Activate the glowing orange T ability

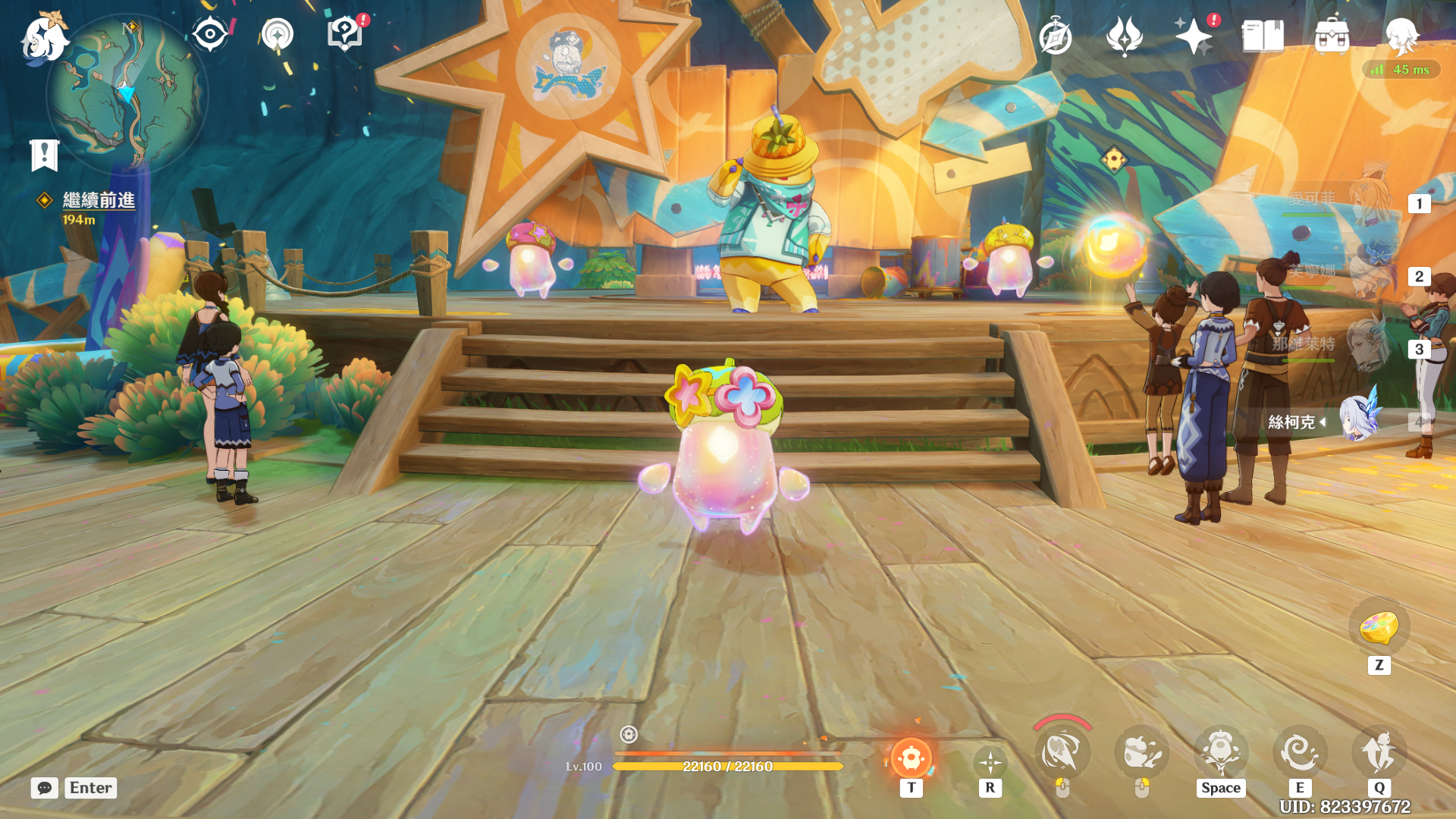point(911,758)
